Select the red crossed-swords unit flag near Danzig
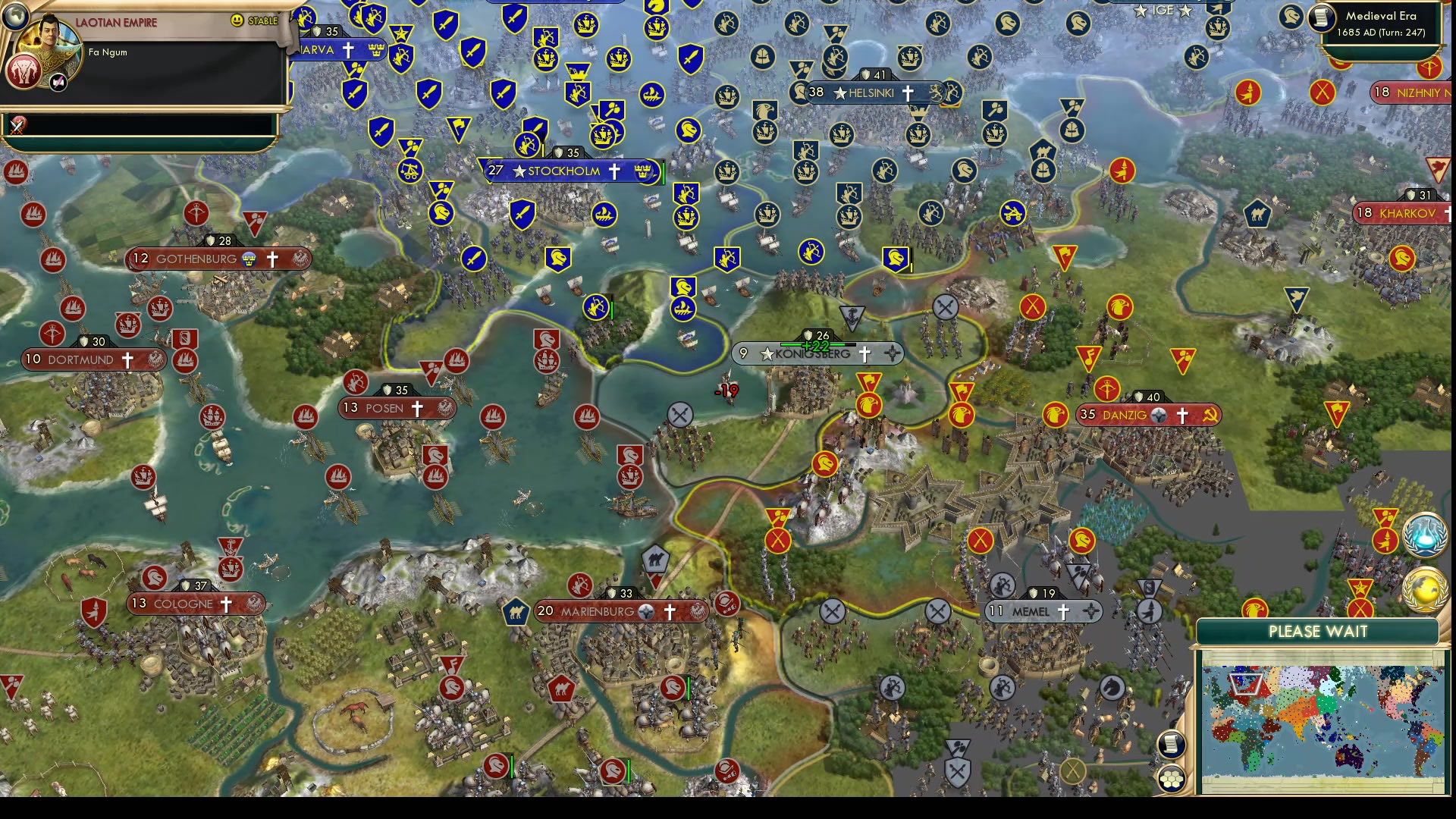 click(1034, 308)
